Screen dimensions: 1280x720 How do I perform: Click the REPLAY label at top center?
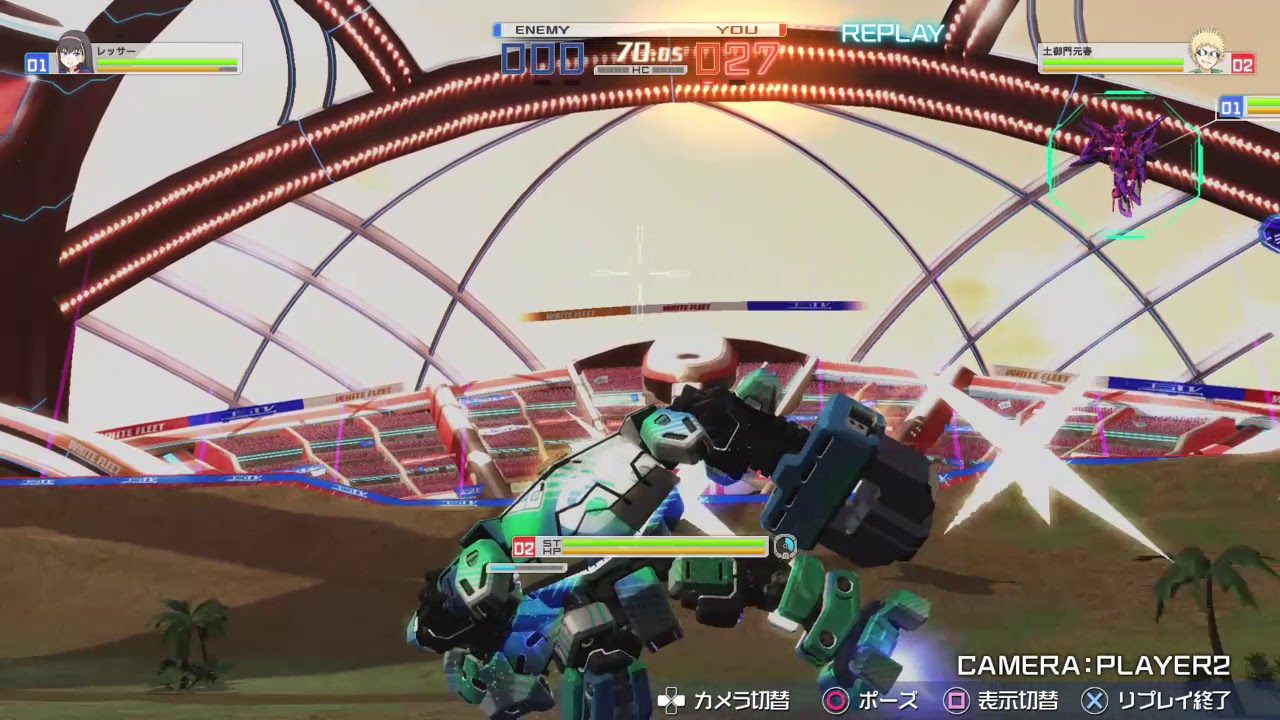891,33
